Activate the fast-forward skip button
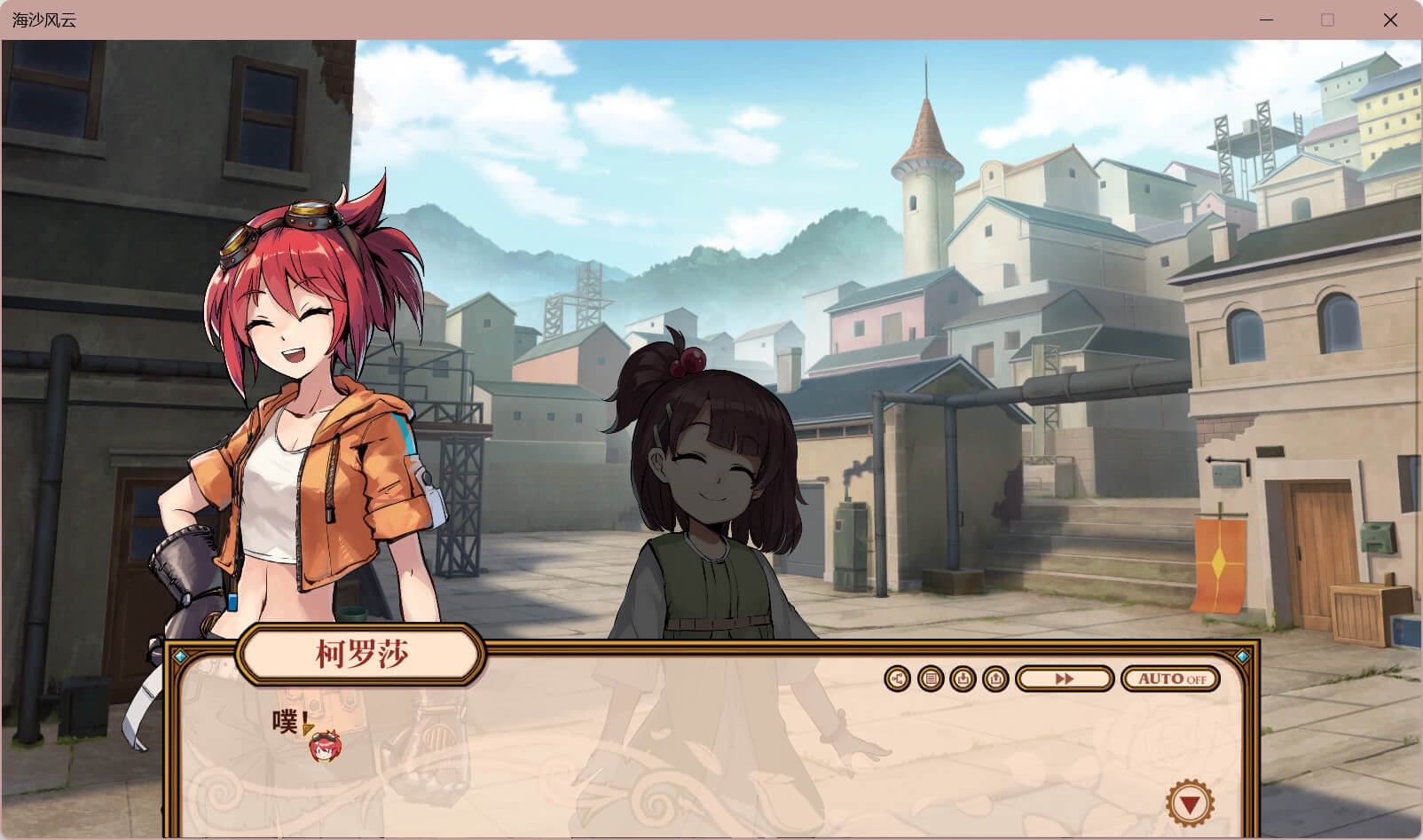Image resolution: width=1423 pixels, height=840 pixels. pyautogui.click(x=1065, y=679)
